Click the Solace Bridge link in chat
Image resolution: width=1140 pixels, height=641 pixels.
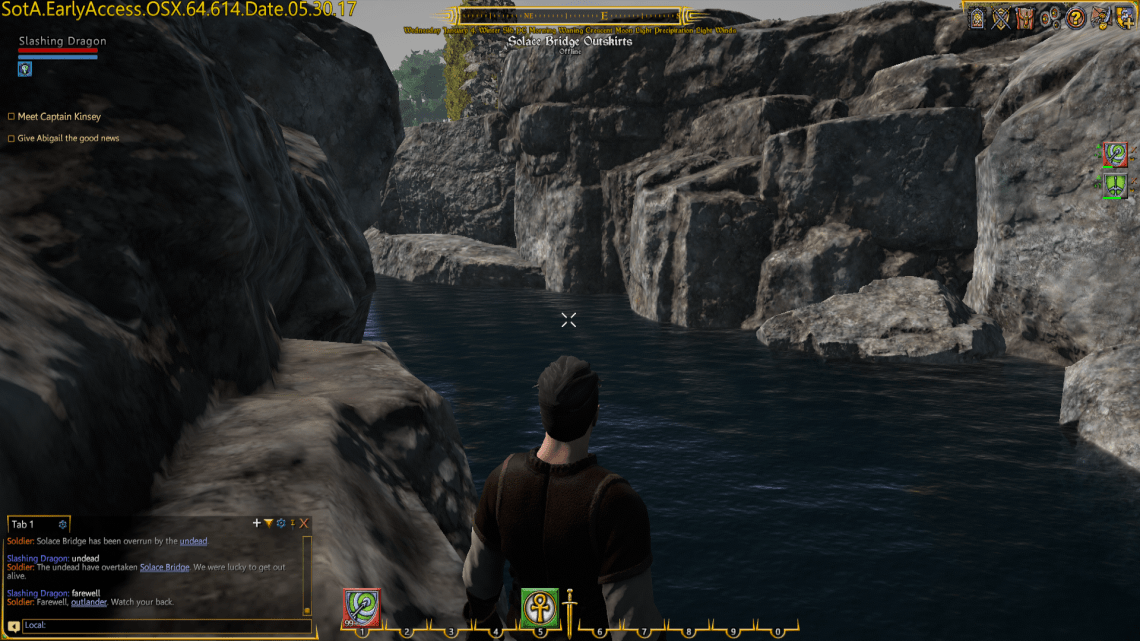click(x=164, y=567)
